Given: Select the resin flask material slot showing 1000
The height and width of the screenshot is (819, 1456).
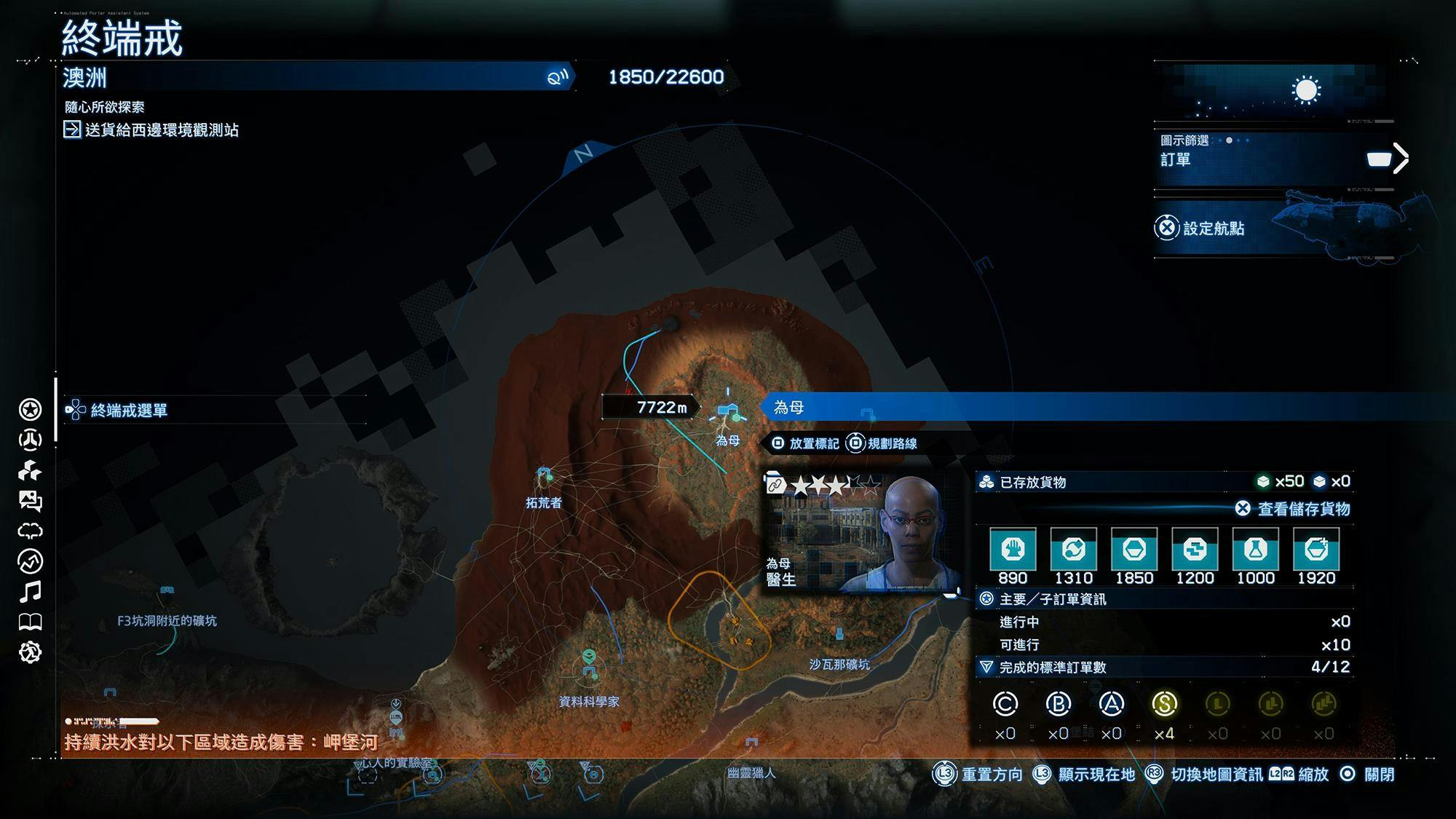Looking at the screenshot, I should click(1255, 550).
